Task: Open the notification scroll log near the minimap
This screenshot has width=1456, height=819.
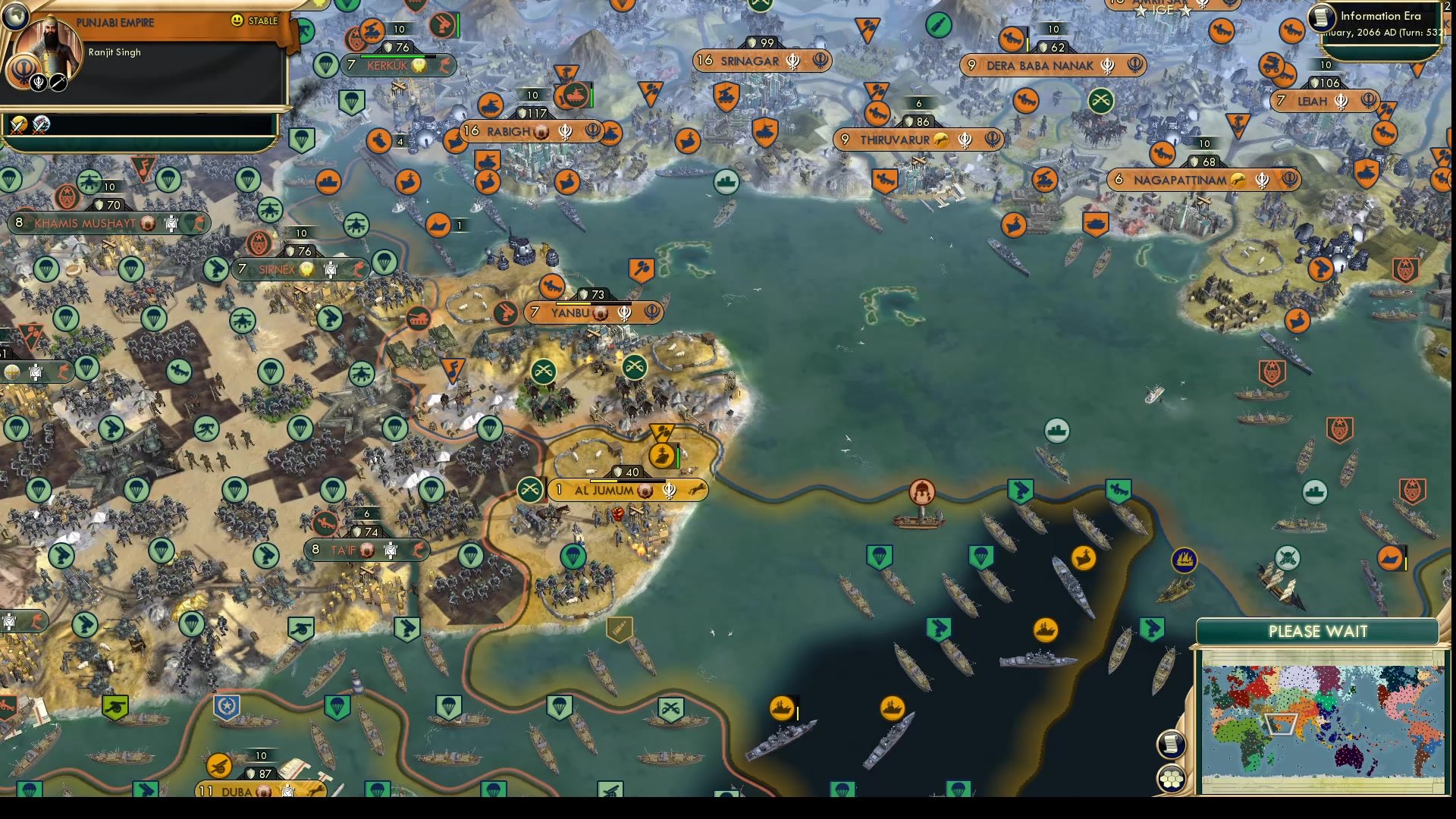Action: pos(1172,745)
